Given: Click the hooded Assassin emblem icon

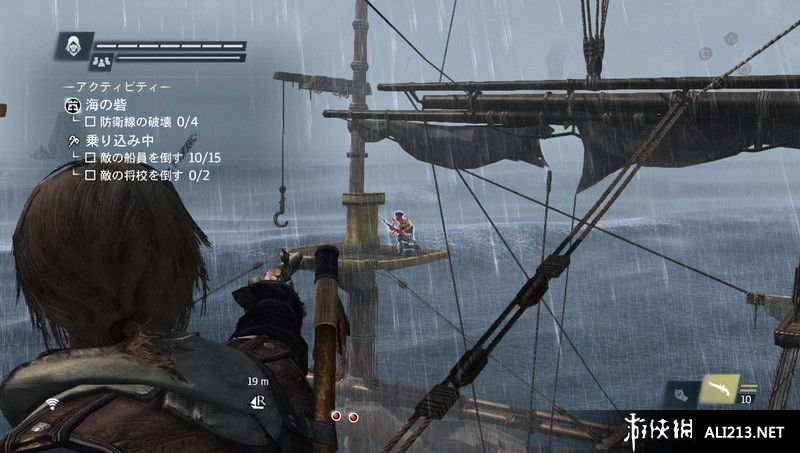Looking at the screenshot, I should coord(73,46).
